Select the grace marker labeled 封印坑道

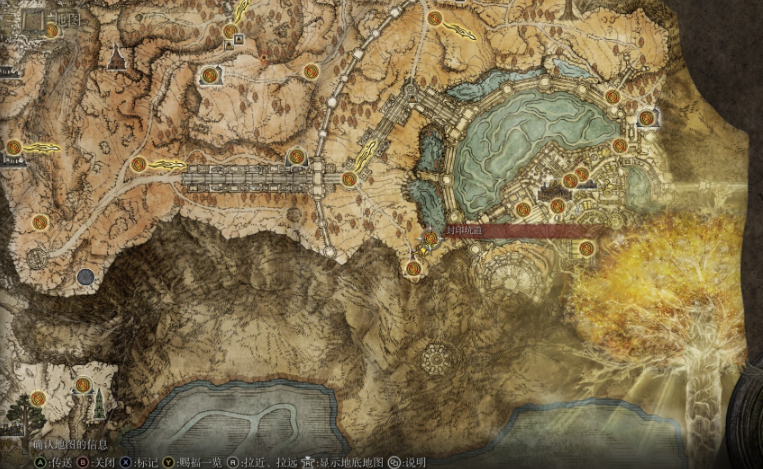pyautogui.click(x=431, y=238)
